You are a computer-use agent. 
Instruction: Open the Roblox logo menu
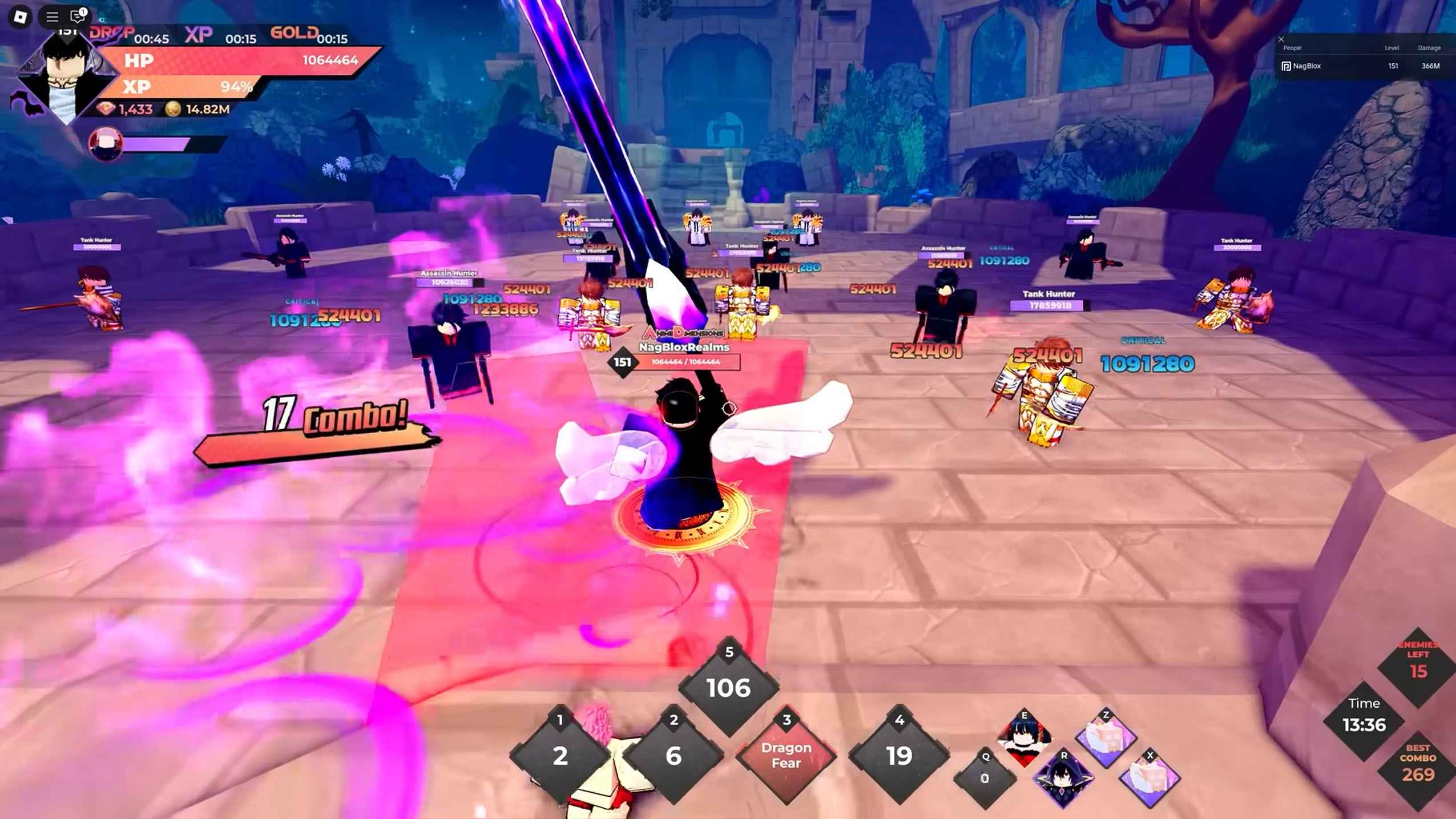click(20, 17)
